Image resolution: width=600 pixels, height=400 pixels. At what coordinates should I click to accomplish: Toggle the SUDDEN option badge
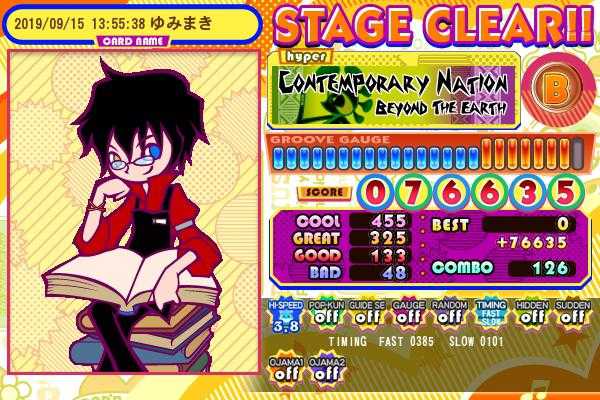click(x=572, y=315)
